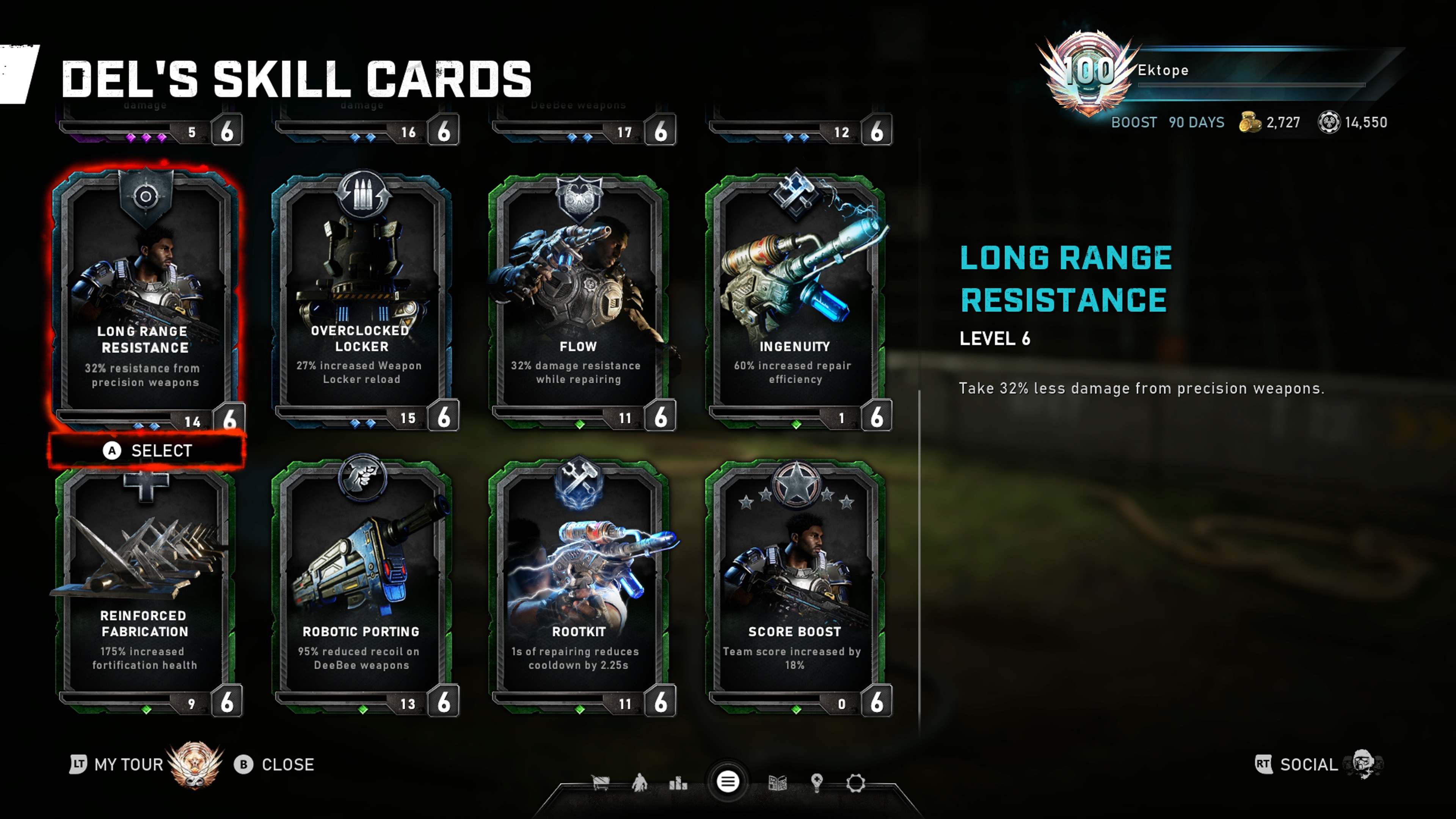The width and height of the screenshot is (1456, 819).
Task: Show the stats bar chart icon
Action: coord(678,783)
